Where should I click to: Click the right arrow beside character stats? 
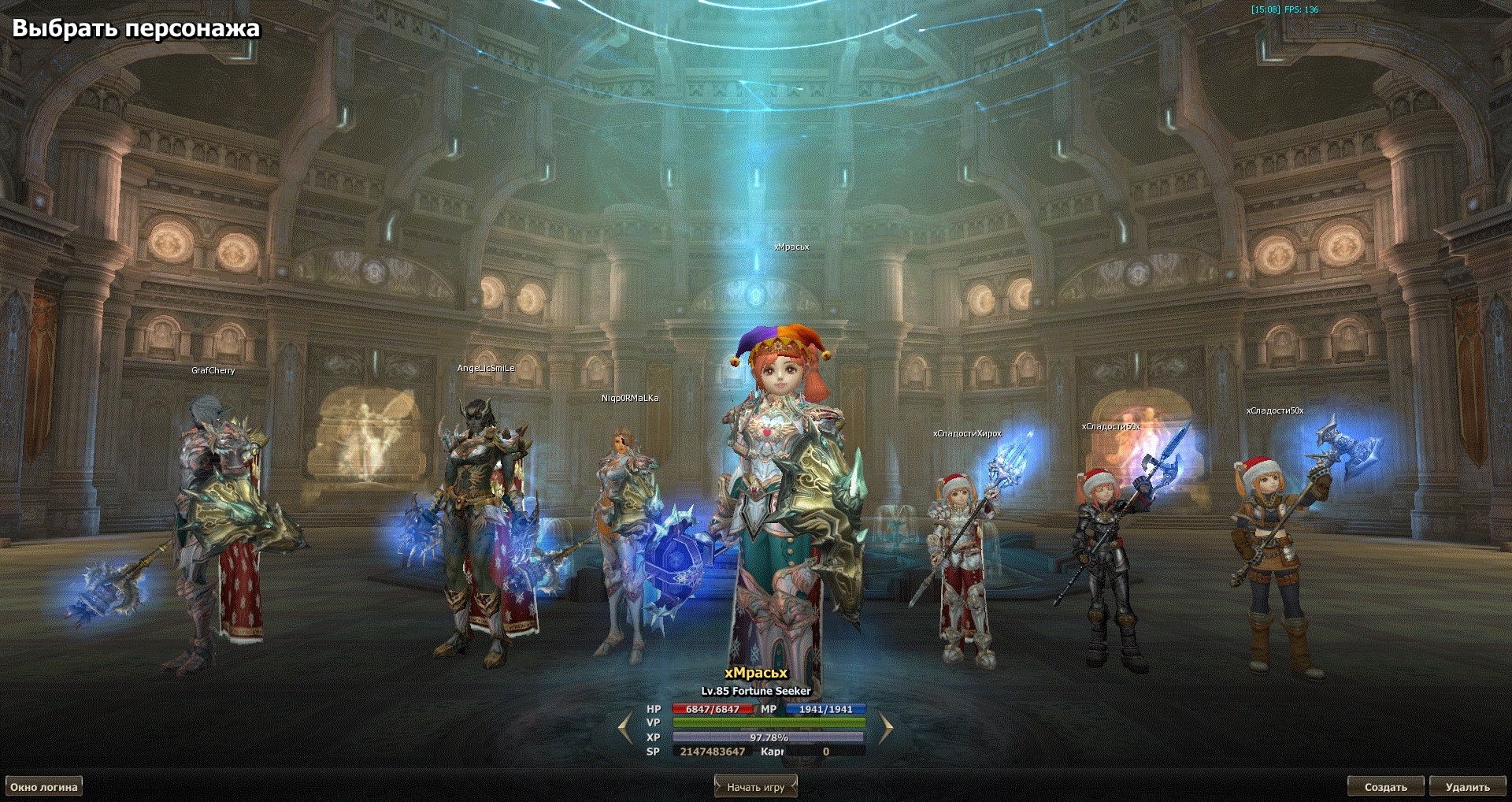[x=885, y=729]
